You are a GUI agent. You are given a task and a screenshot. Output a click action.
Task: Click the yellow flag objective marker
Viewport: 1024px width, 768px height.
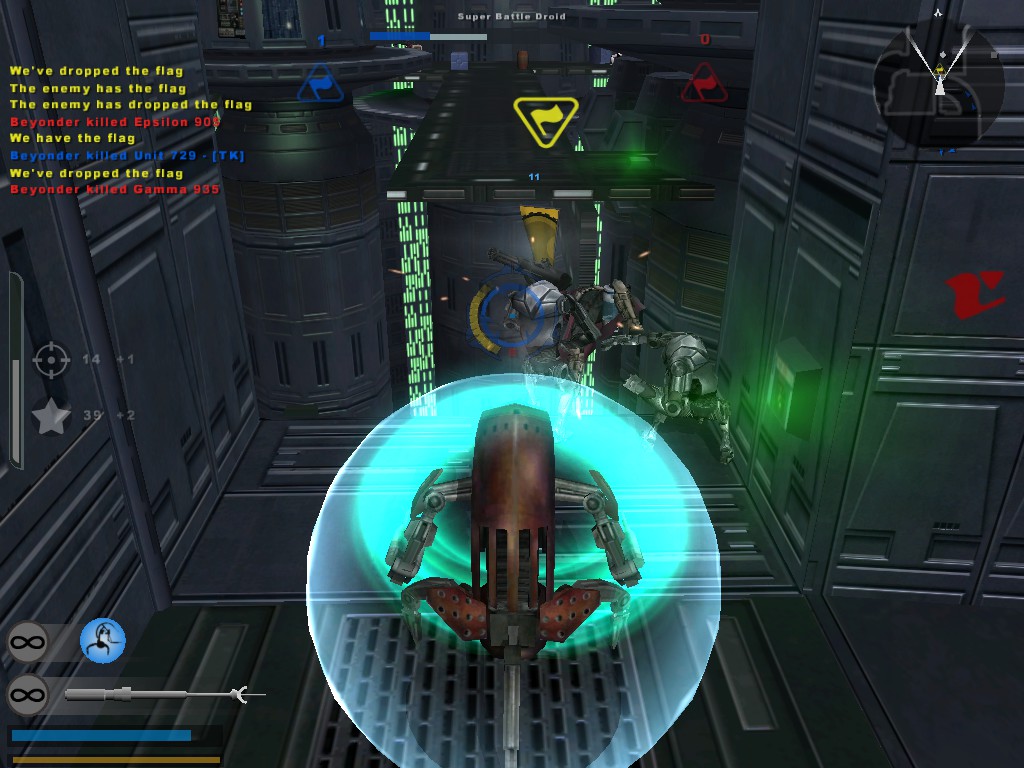pos(545,120)
